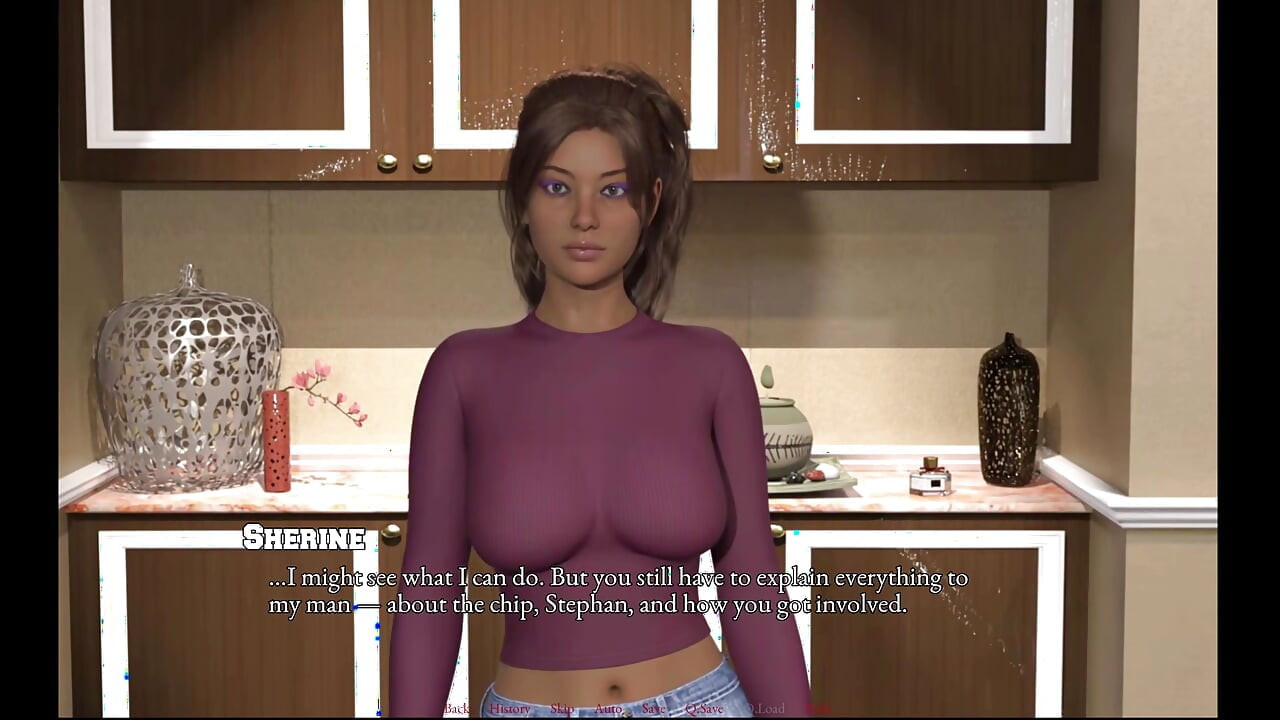Open the History screen
1280x720 pixels.
[508, 708]
